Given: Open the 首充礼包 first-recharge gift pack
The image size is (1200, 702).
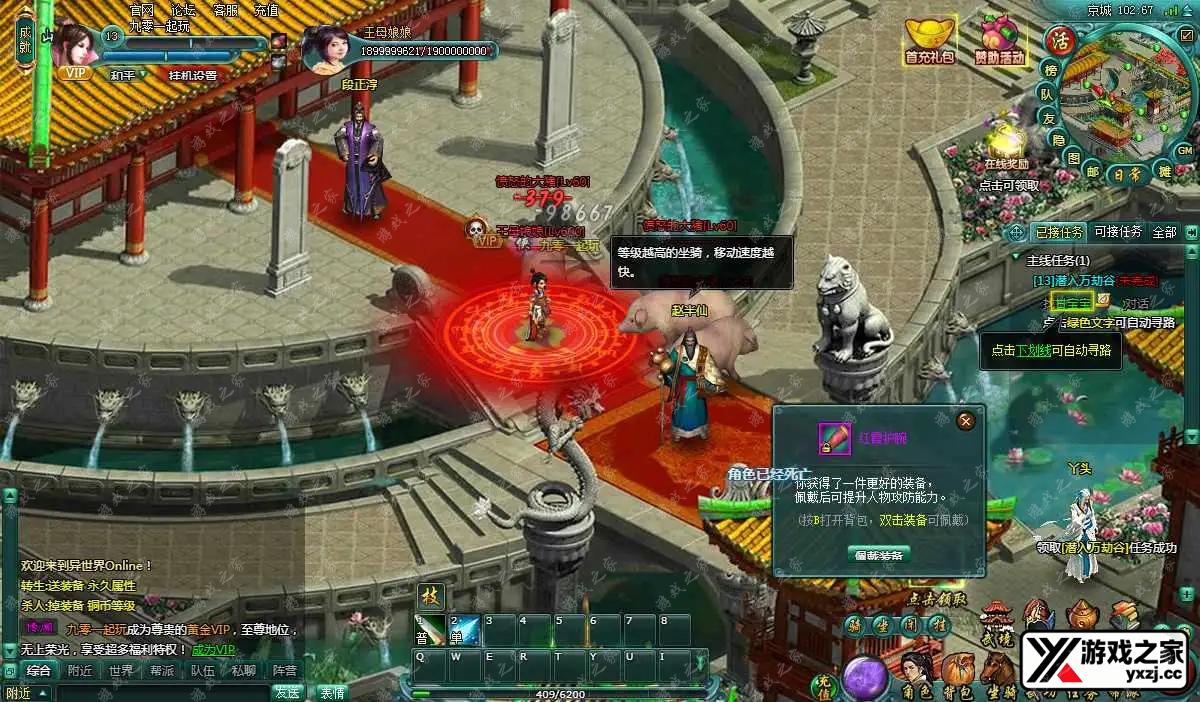Looking at the screenshot, I should (x=930, y=40).
